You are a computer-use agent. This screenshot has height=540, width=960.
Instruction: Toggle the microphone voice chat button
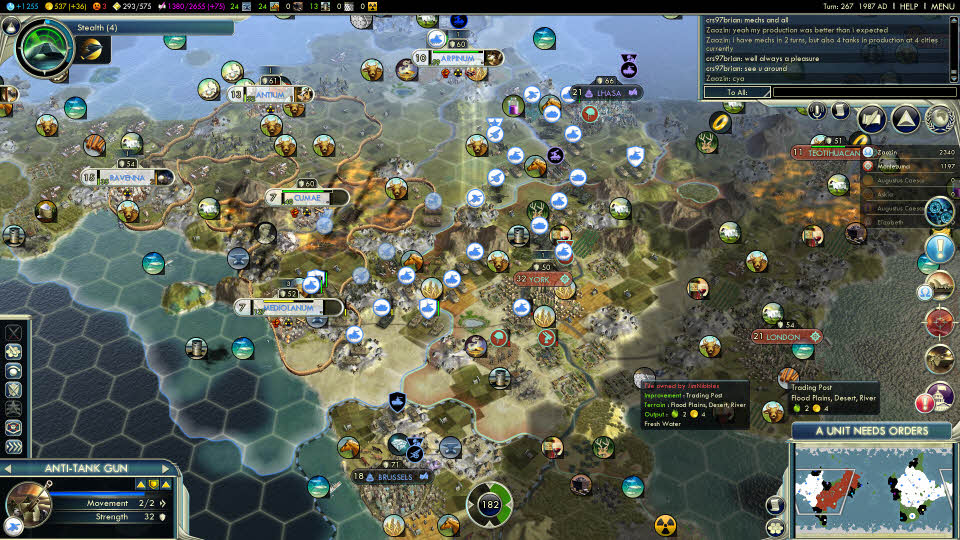pyautogui.click(x=819, y=110)
